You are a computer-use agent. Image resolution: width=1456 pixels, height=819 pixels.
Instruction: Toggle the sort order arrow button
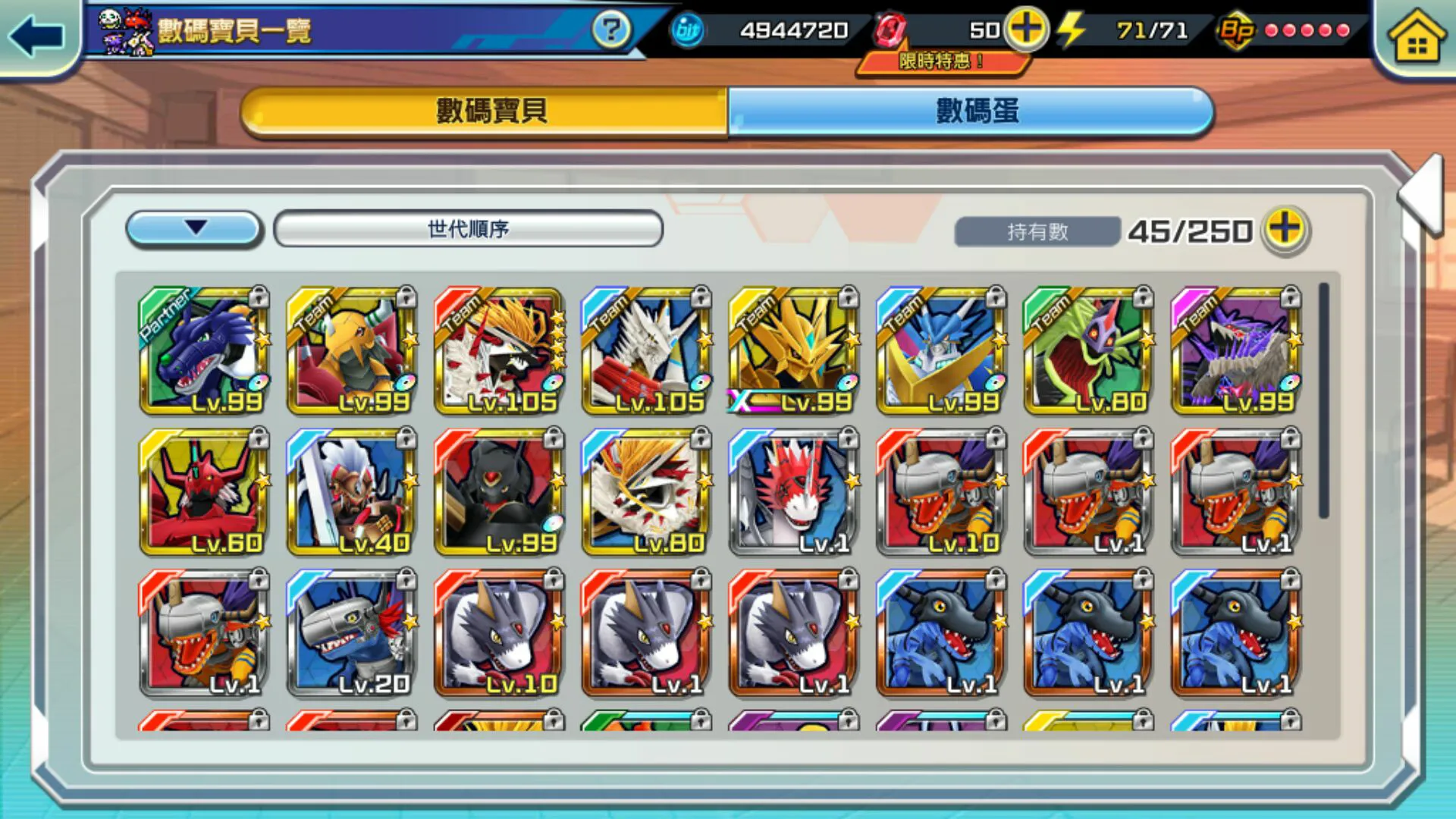coord(195,228)
